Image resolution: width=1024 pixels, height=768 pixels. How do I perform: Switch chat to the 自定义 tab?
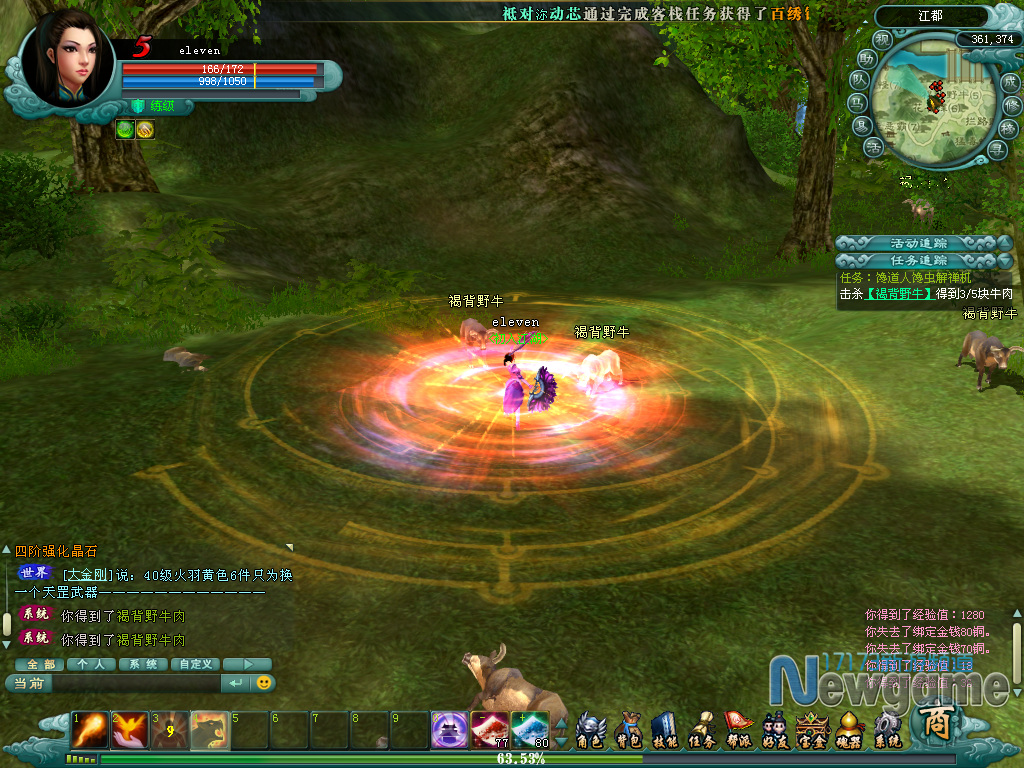pos(195,664)
